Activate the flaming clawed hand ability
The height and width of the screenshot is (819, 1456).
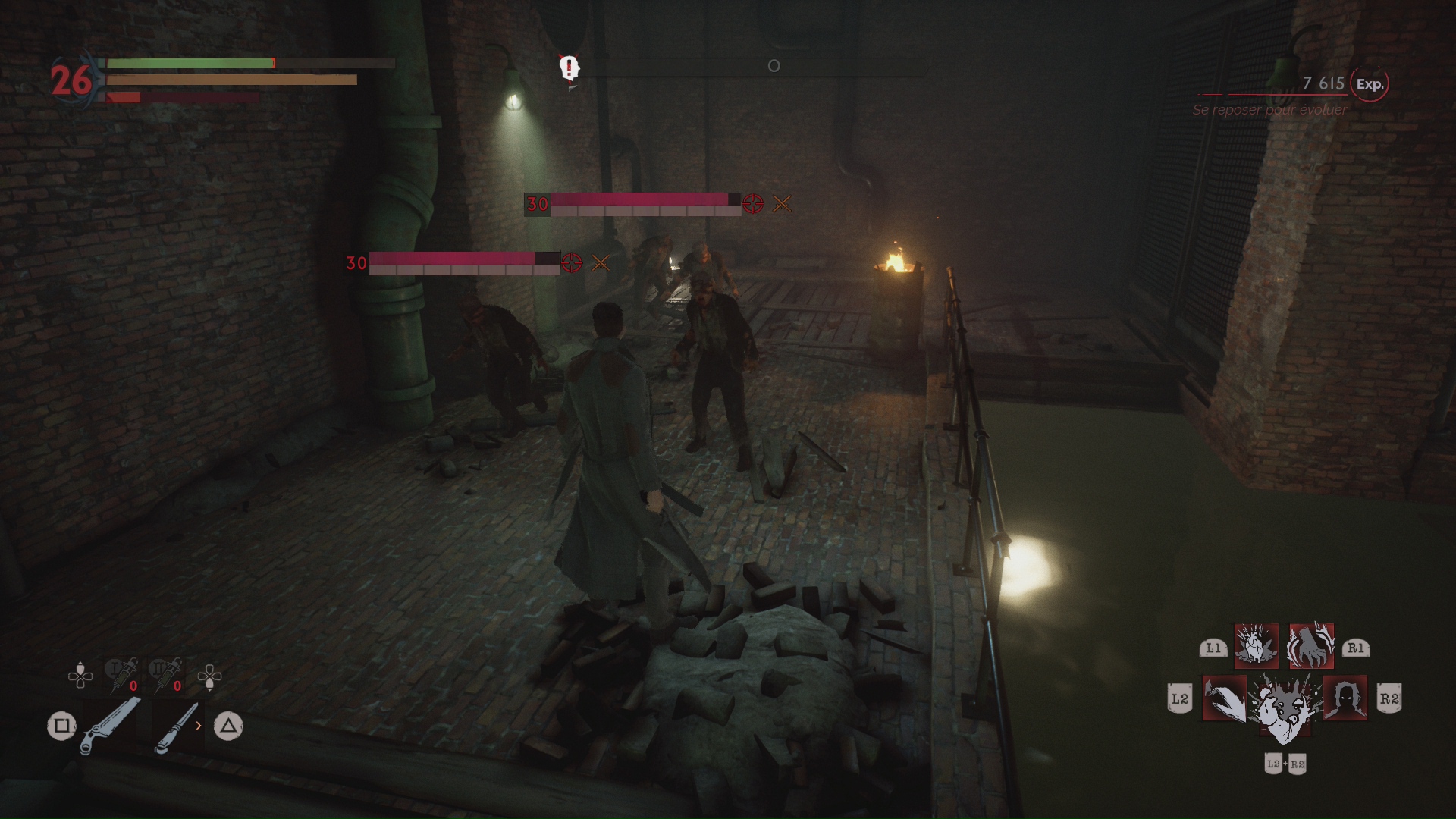(1311, 646)
